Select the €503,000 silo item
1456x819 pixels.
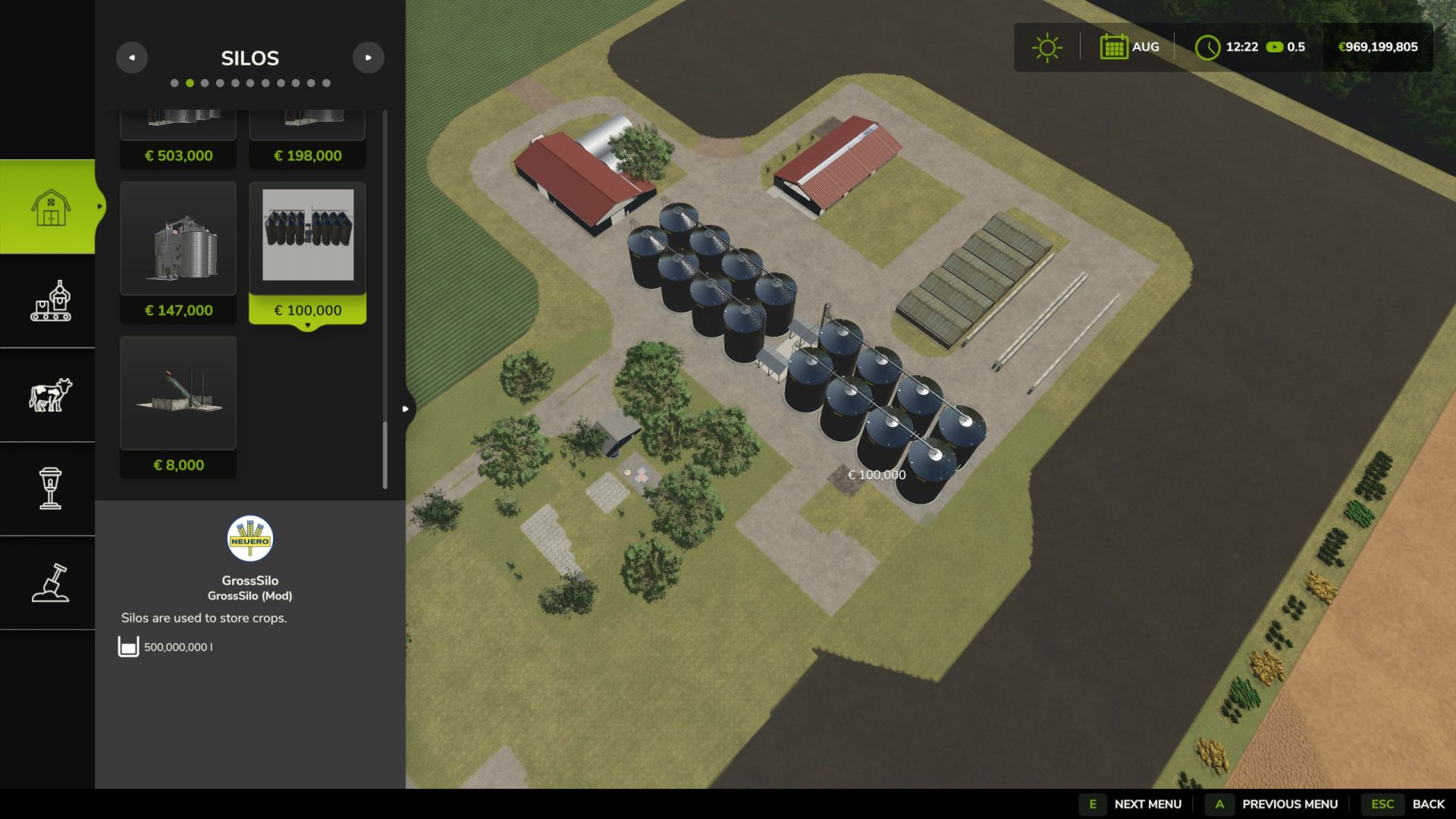(178, 140)
